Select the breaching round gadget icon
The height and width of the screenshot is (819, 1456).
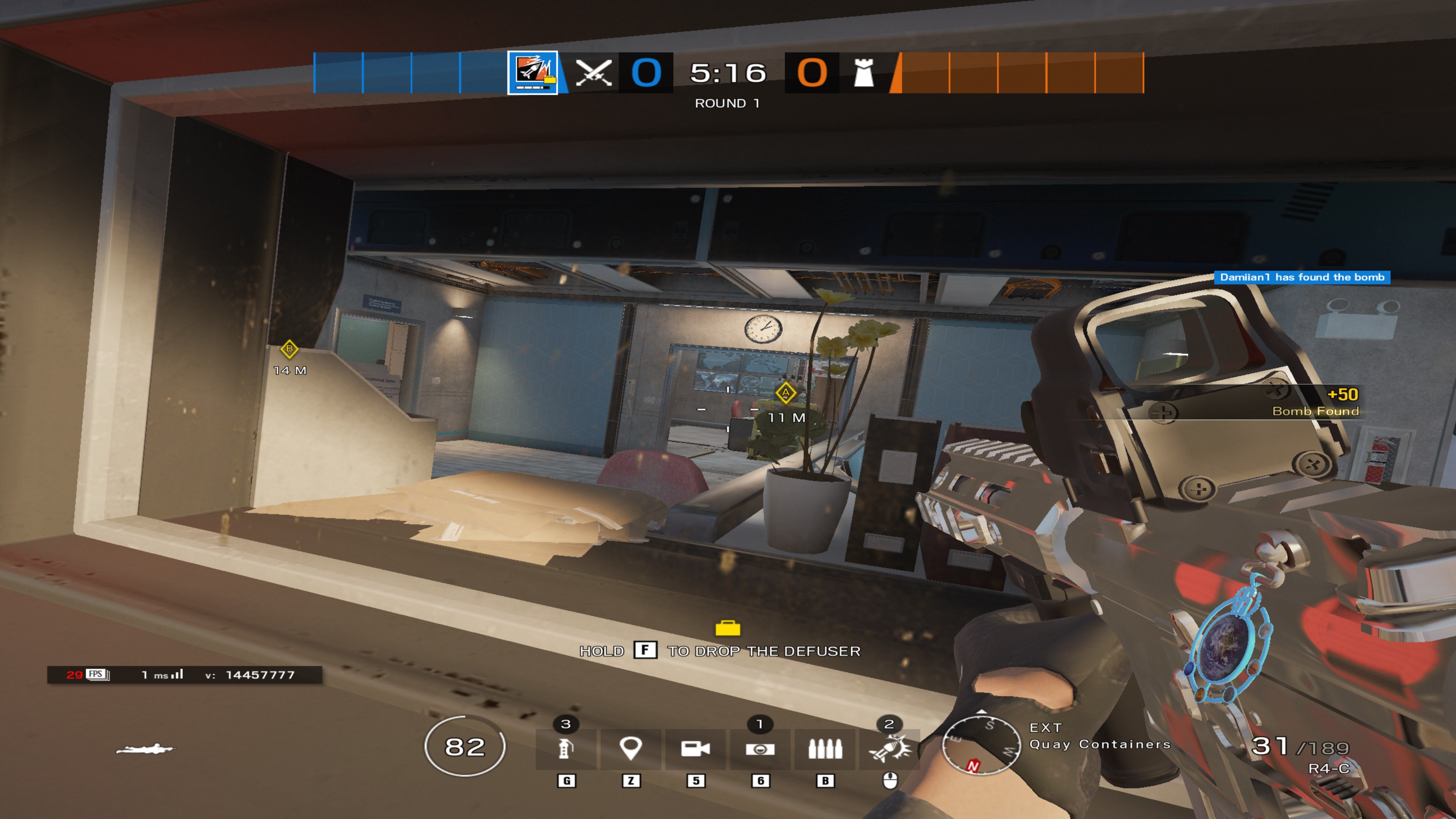pyautogui.click(x=890, y=749)
